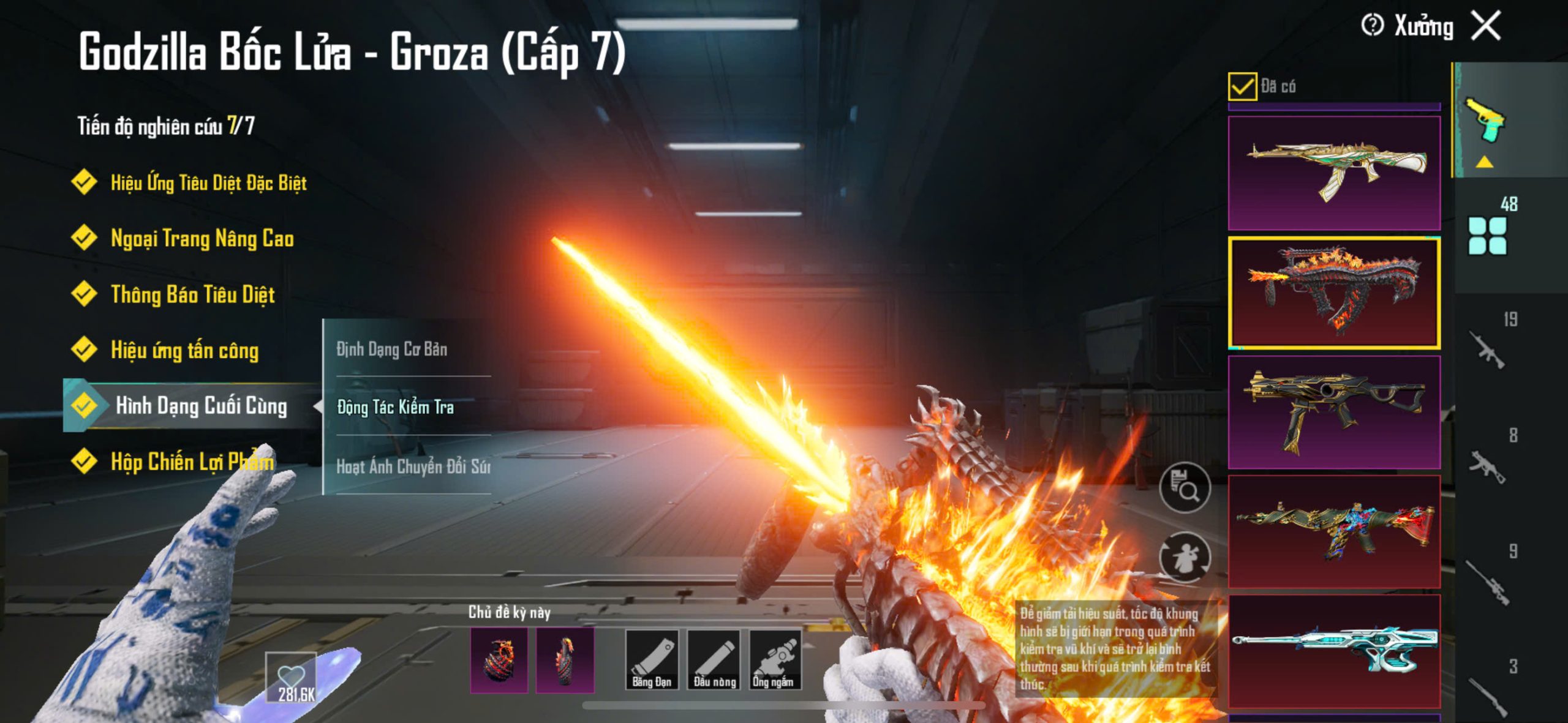Open Thông Báo Tiêu Diệt entry

(x=192, y=294)
